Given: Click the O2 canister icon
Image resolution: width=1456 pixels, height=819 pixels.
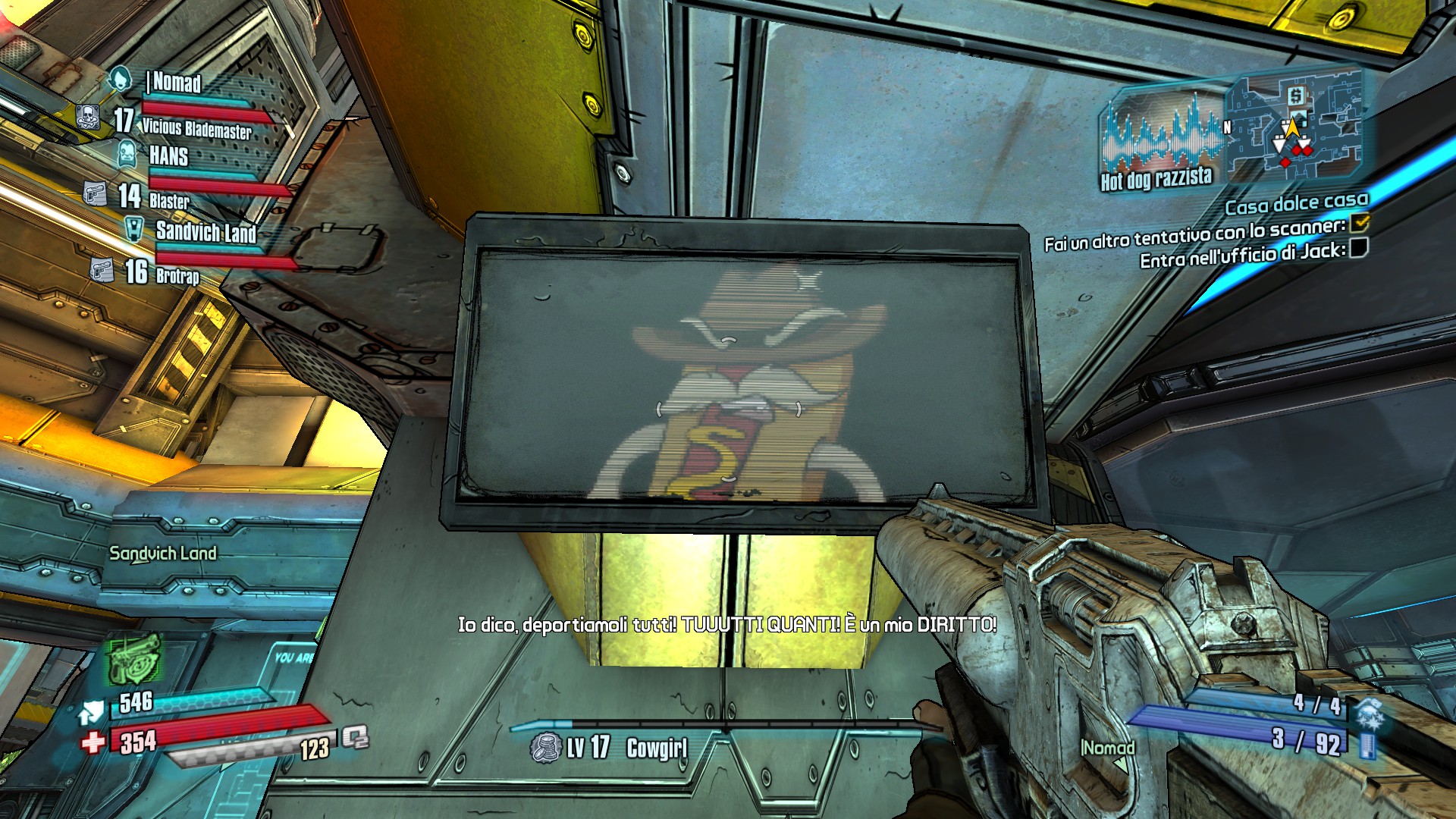Looking at the screenshot, I should tap(354, 736).
